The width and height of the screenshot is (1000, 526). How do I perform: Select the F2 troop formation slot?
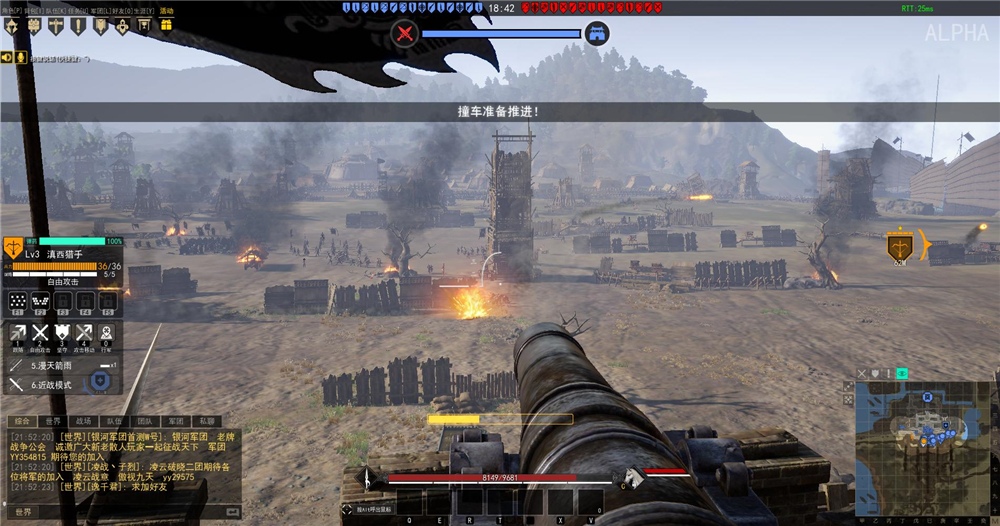pos(40,301)
